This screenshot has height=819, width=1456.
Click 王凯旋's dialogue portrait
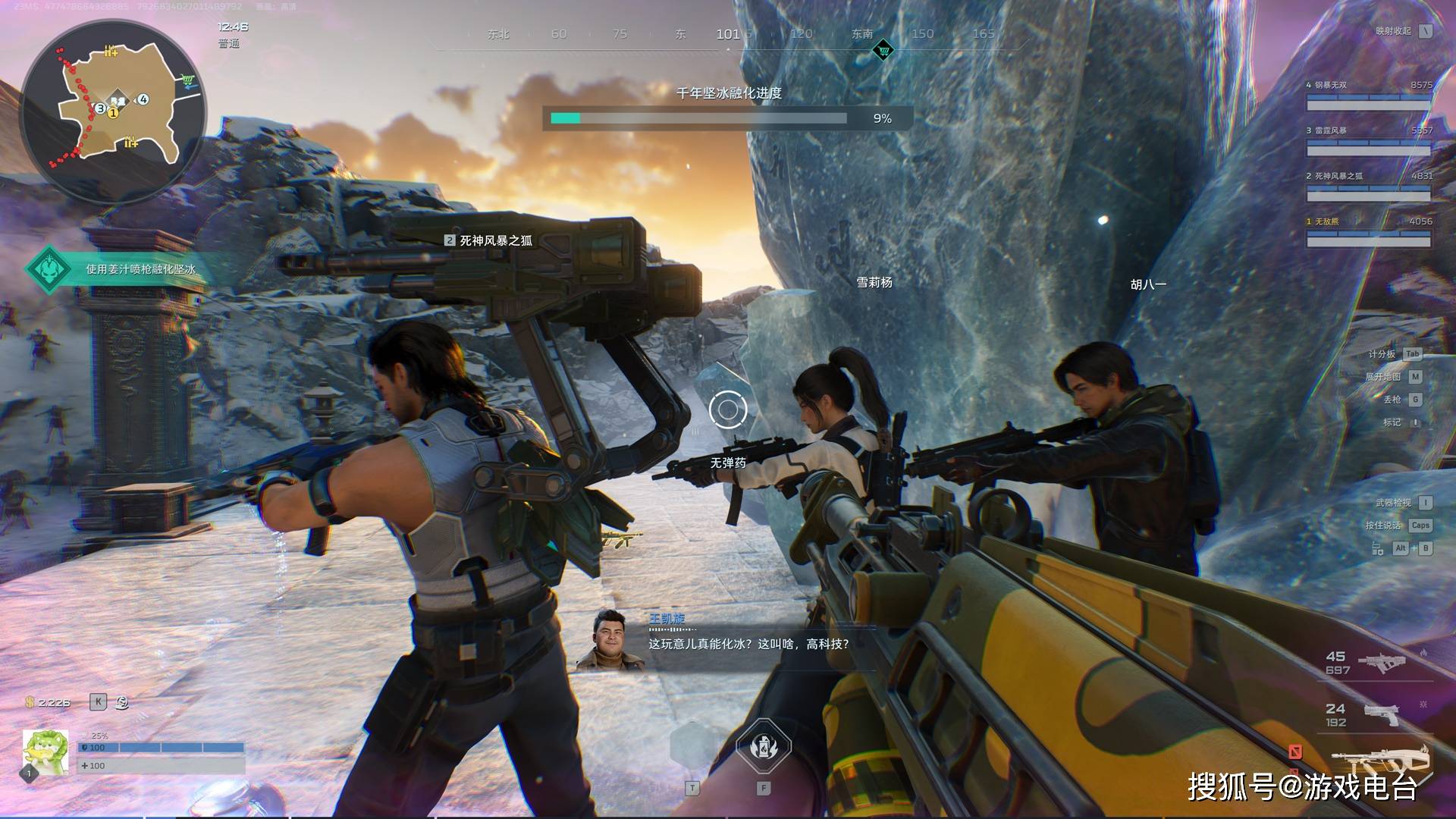(610, 640)
